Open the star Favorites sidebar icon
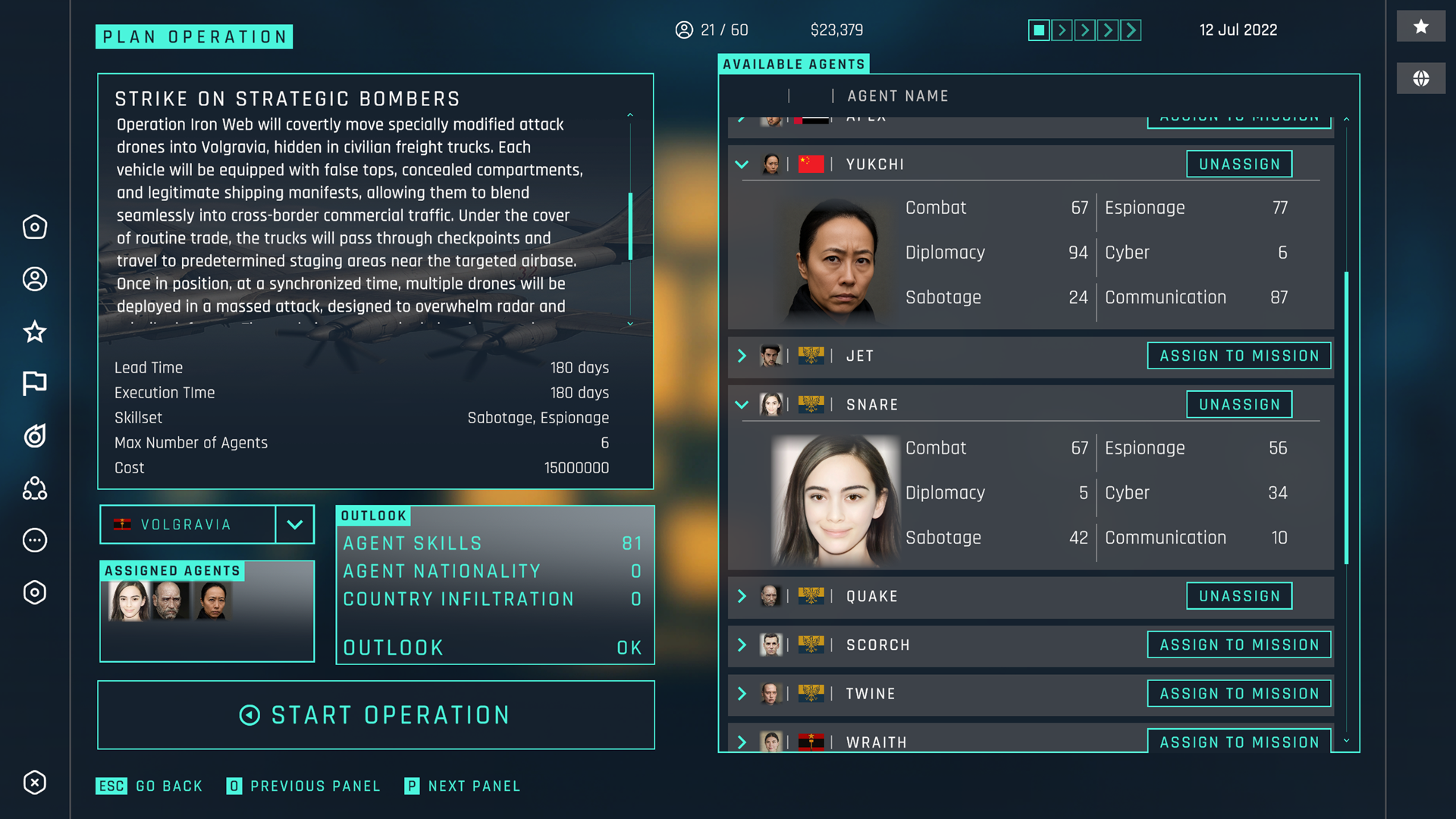This screenshot has height=819, width=1456. (34, 331)
